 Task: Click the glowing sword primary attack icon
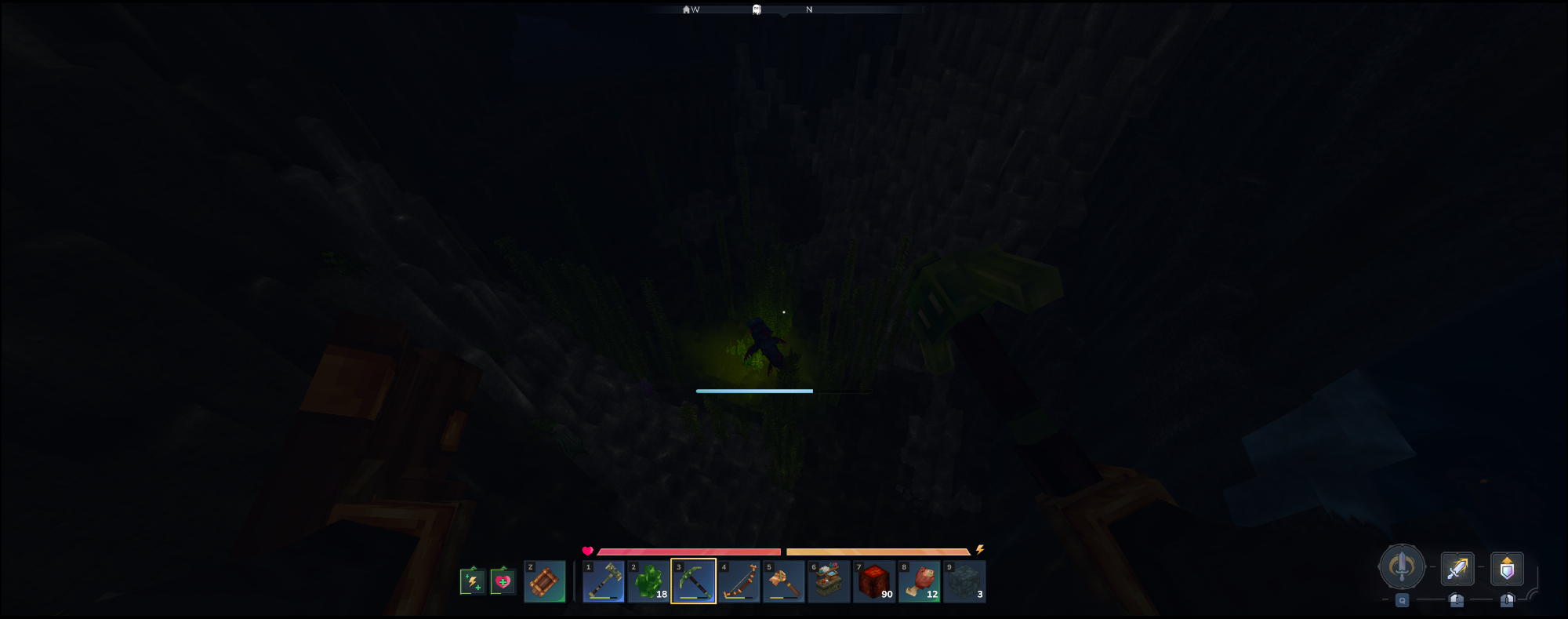(1457, 569)
